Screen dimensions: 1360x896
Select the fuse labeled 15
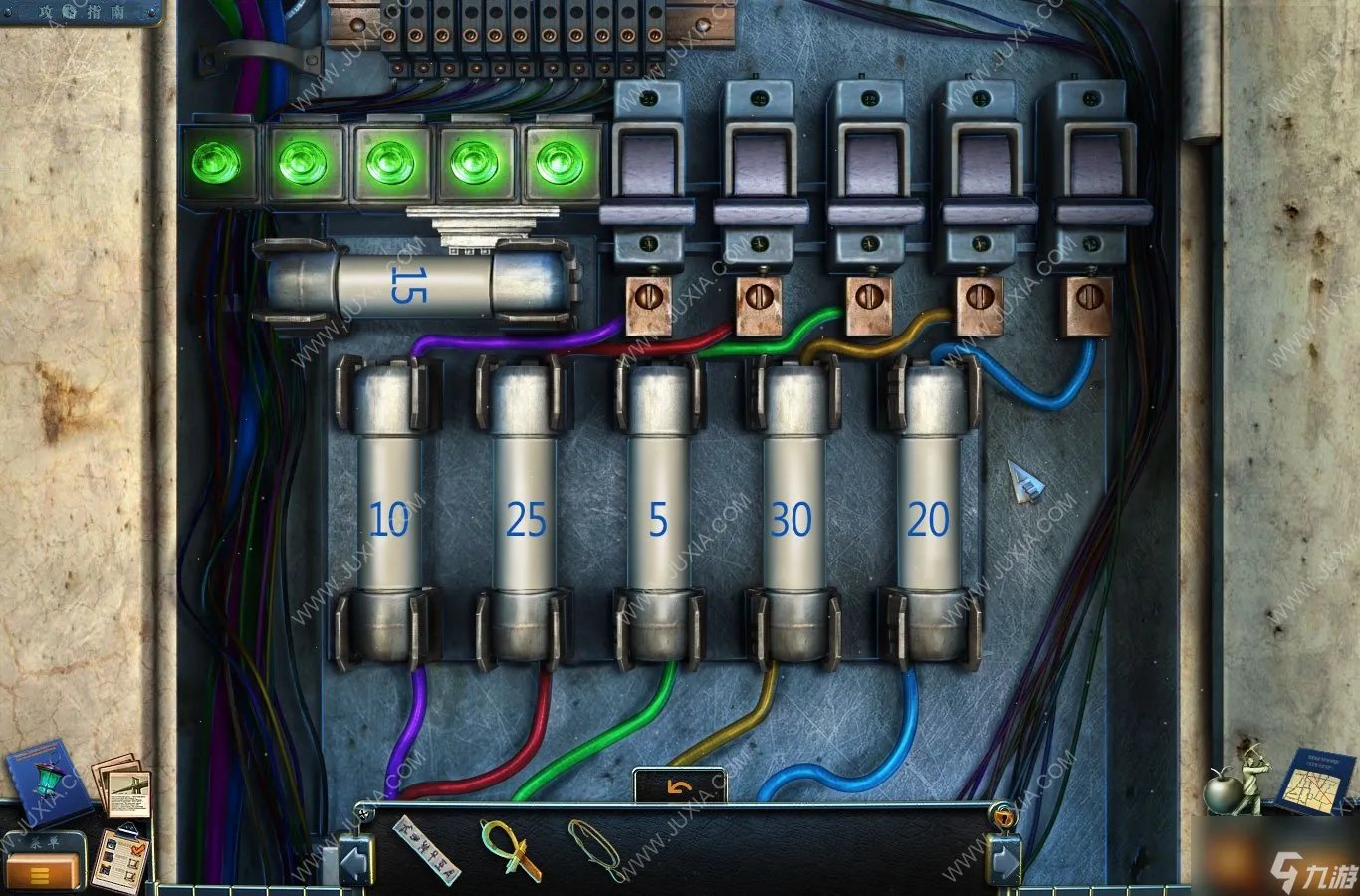416,284
